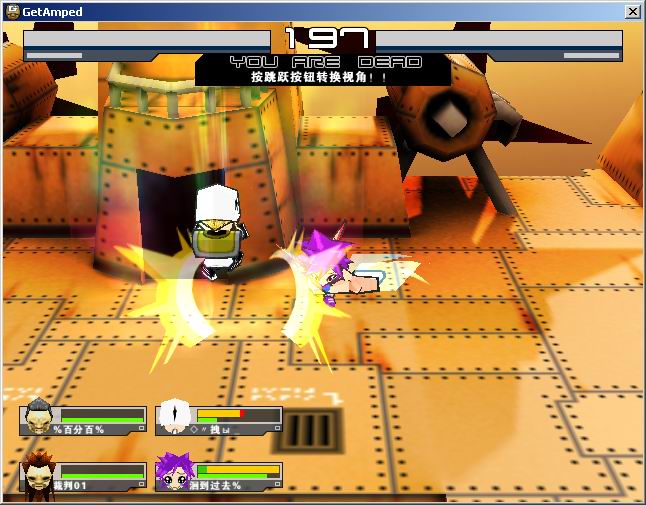Select the %百分百% player portrait
The height and width of the screenshot is (505, 646).
39,416
